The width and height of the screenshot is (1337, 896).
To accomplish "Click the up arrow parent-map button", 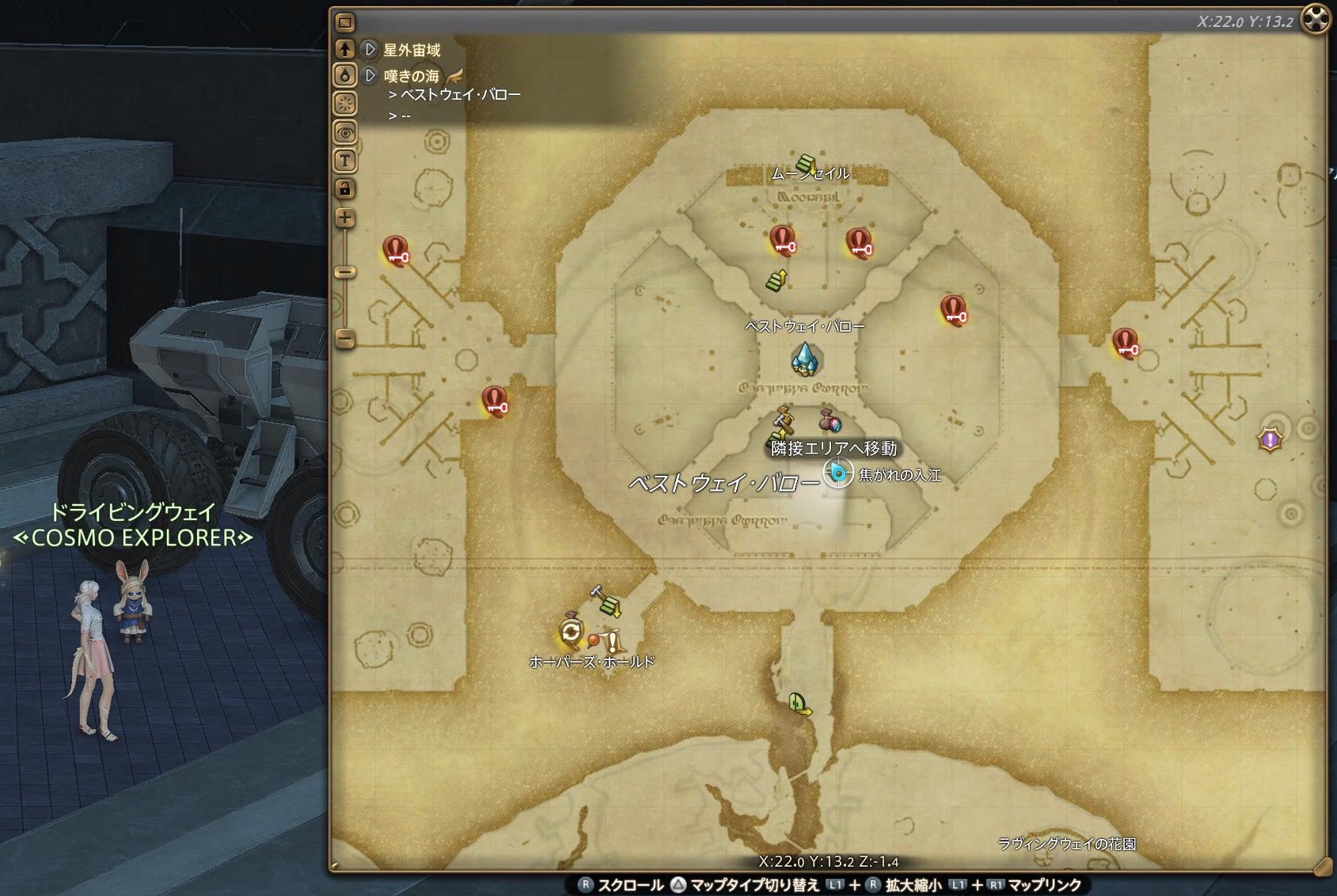I will [x=345, y=49].
